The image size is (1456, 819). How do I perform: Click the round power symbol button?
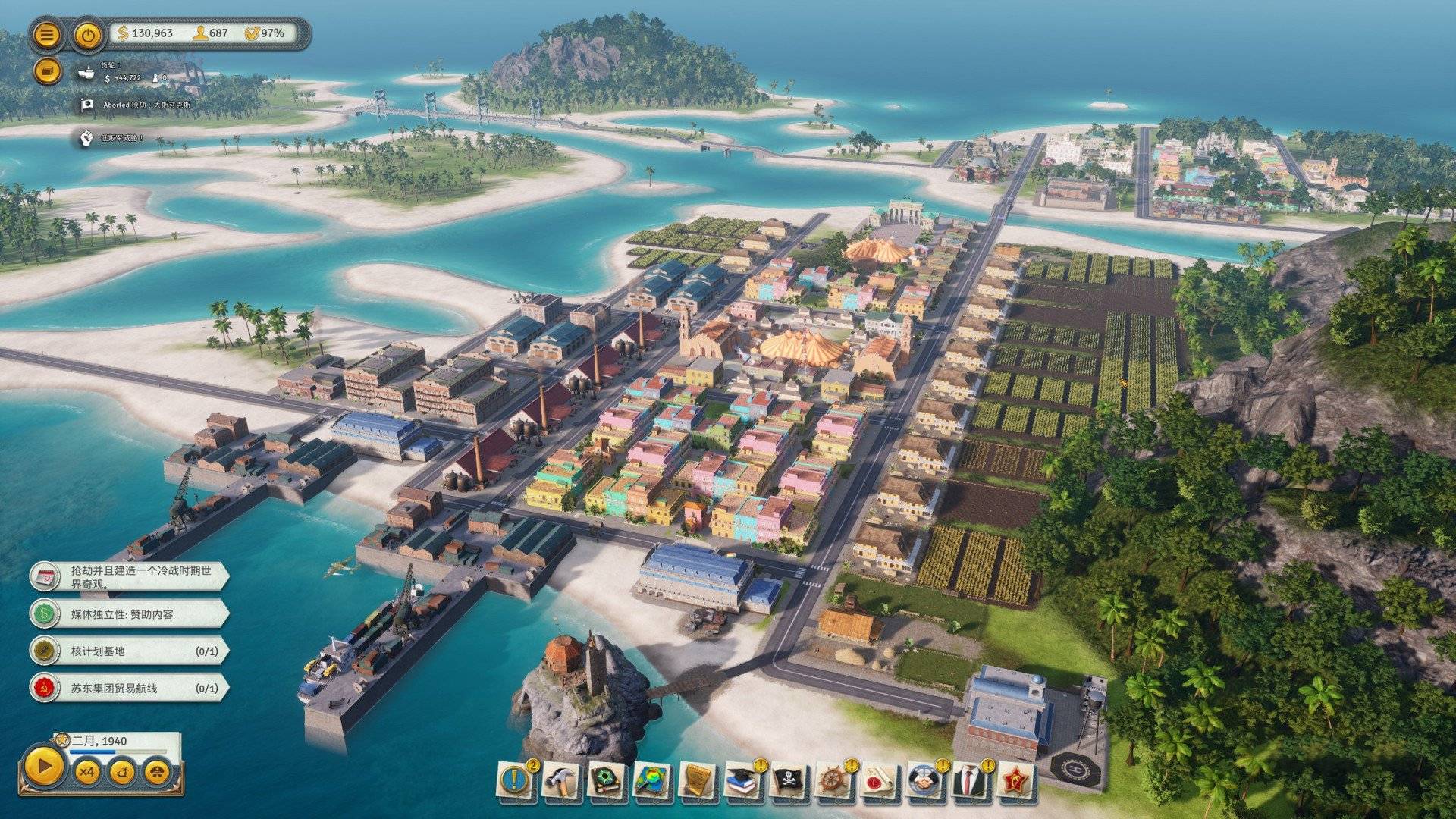tap(89, 35)
